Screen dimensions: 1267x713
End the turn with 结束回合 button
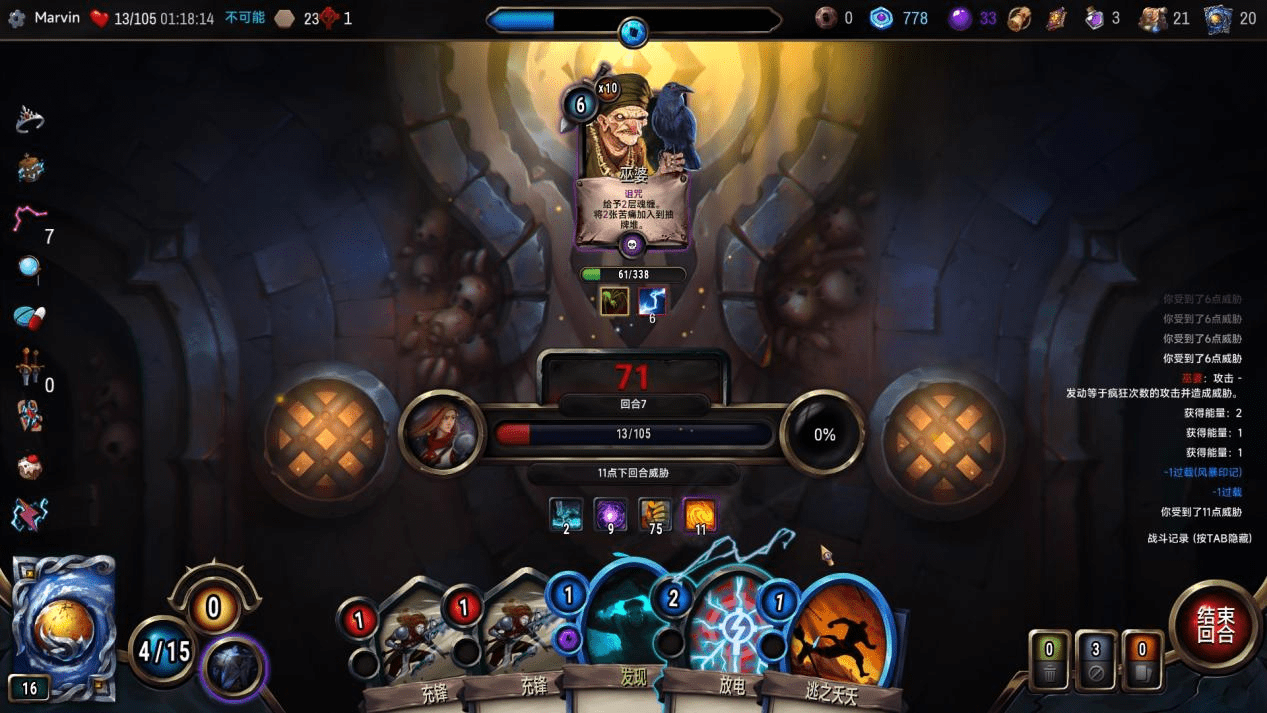click(x=1215, y=627)
